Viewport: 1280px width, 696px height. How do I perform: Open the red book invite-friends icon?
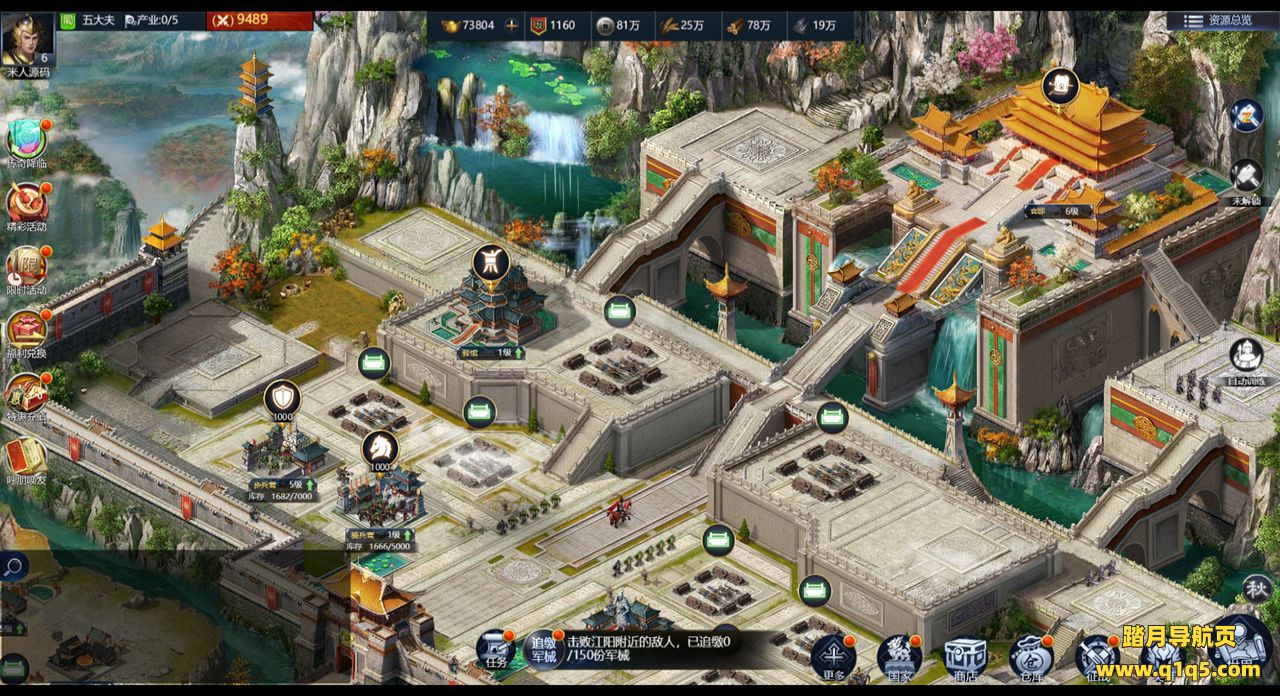pos(25,456)
